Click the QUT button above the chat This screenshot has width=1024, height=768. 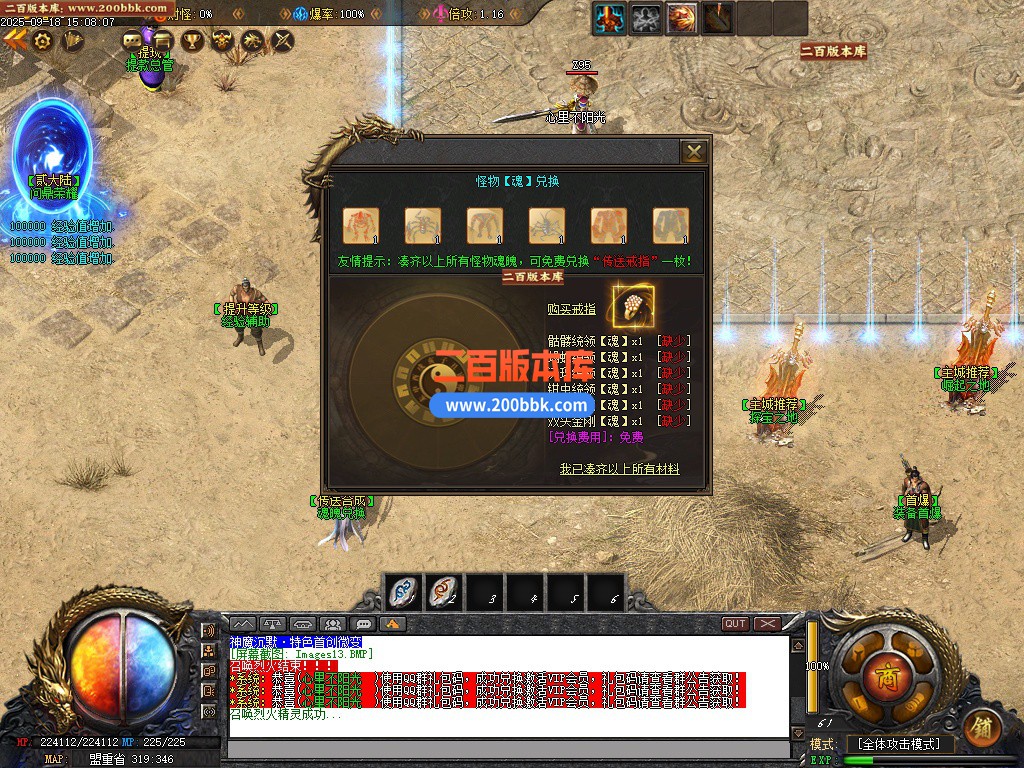click(x=736, y=624)
